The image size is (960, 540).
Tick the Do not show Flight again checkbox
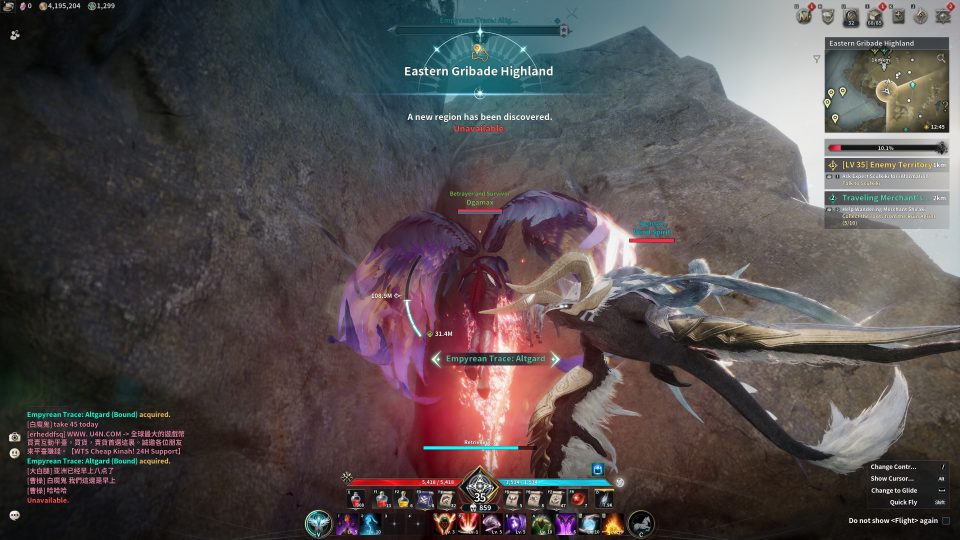[x=946, y=520]
